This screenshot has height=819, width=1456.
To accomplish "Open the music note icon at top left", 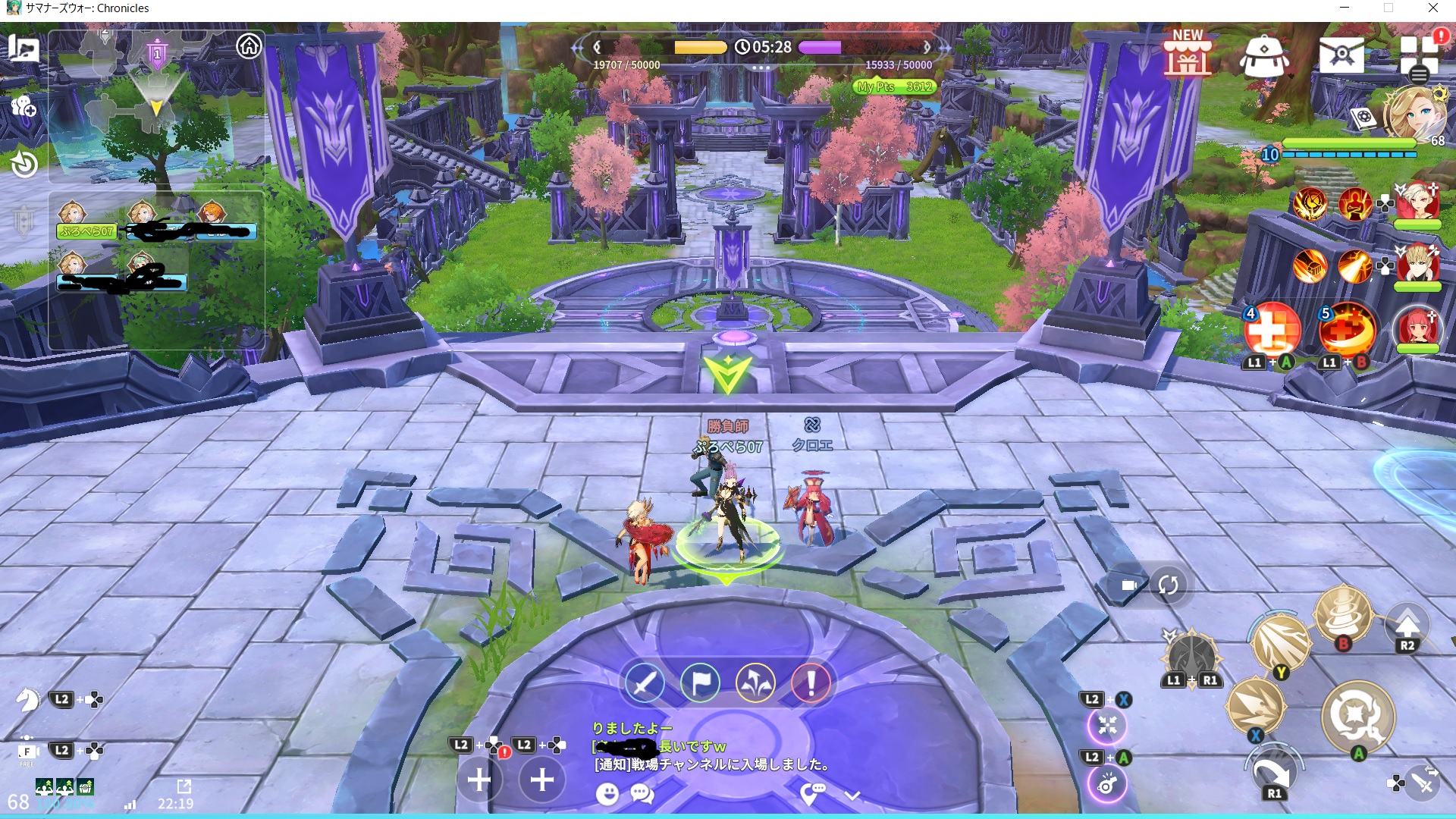I will point(24,49).
